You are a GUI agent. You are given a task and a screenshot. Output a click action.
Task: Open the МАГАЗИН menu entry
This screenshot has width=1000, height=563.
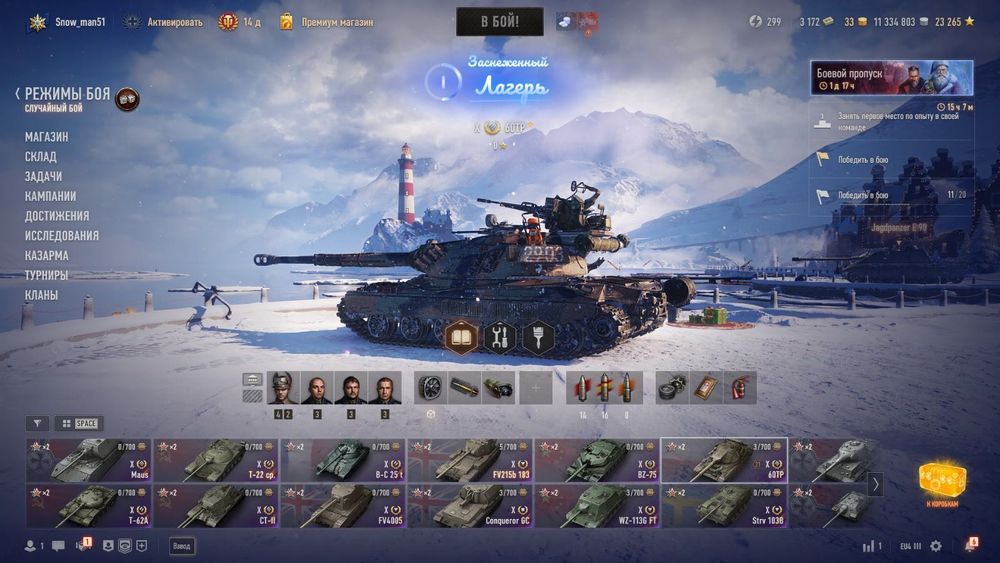[x=47, y=137]
